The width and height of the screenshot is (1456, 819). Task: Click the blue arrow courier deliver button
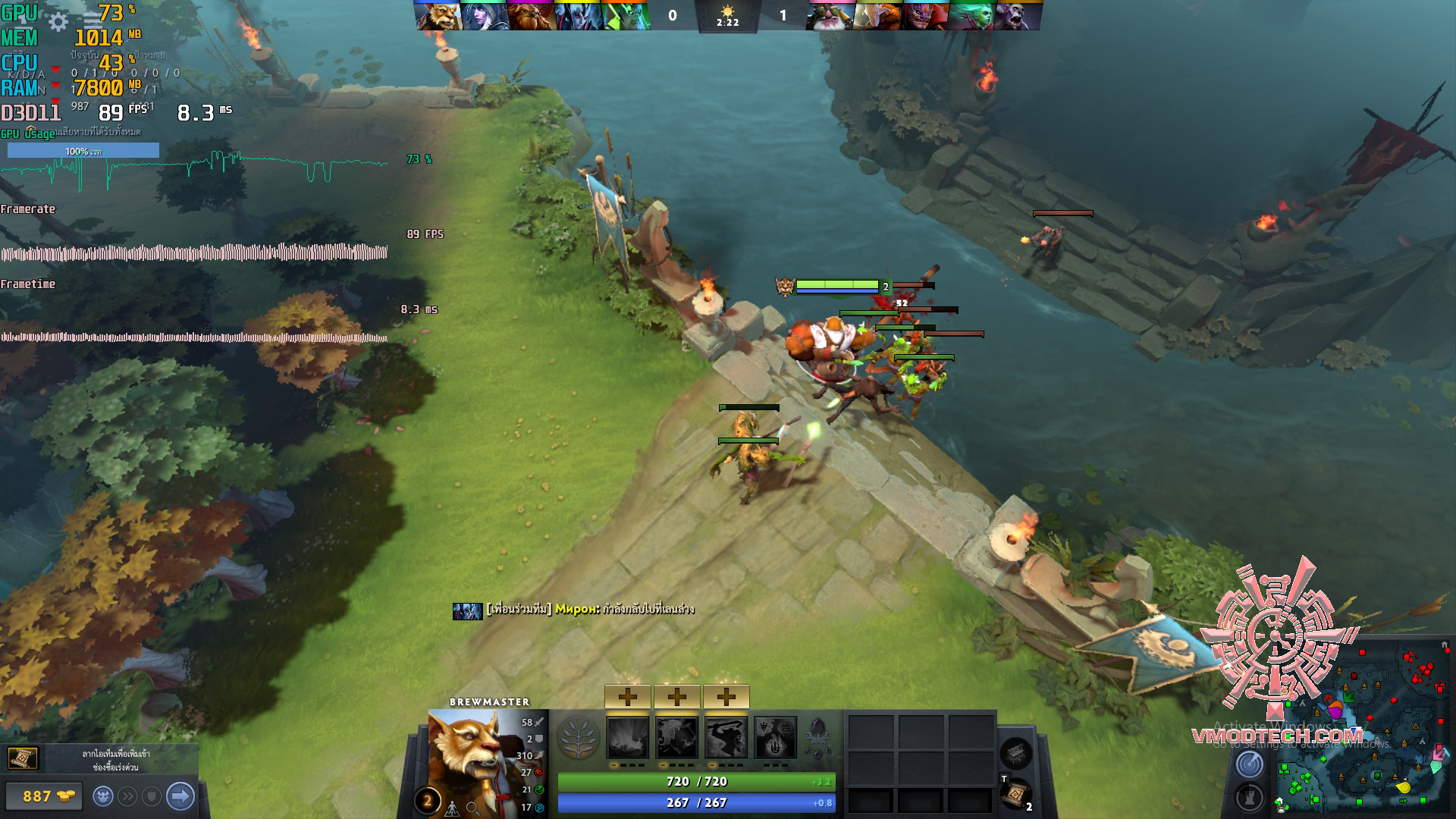click(180, 796)
